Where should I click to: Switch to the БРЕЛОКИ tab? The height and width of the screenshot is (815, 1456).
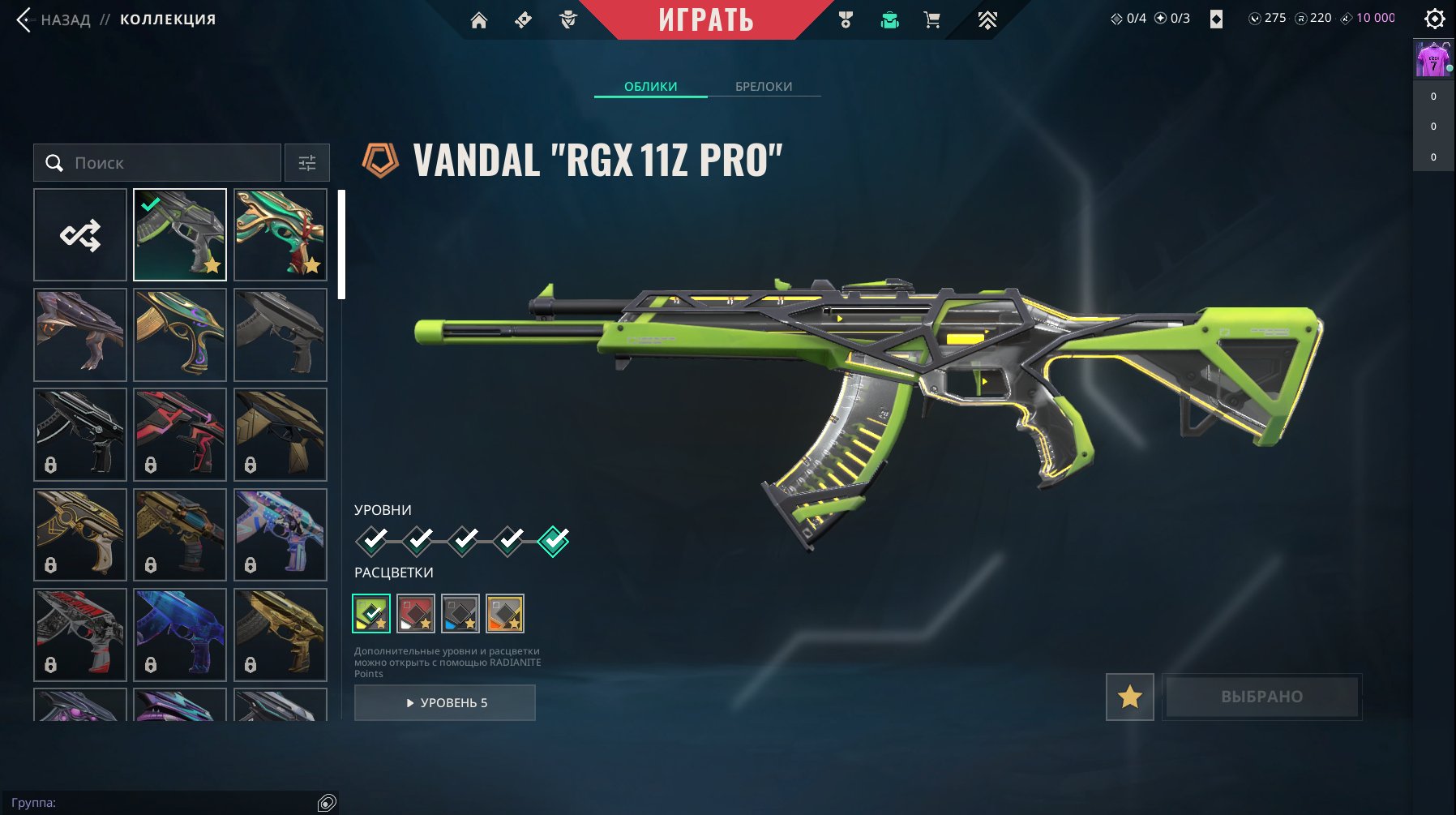point(764,86)
